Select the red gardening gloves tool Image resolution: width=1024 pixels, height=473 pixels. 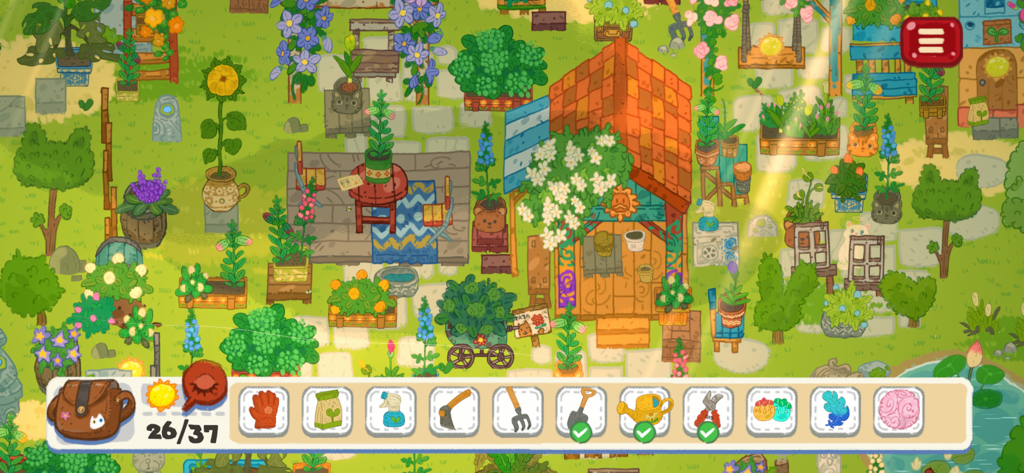(264, 410)
